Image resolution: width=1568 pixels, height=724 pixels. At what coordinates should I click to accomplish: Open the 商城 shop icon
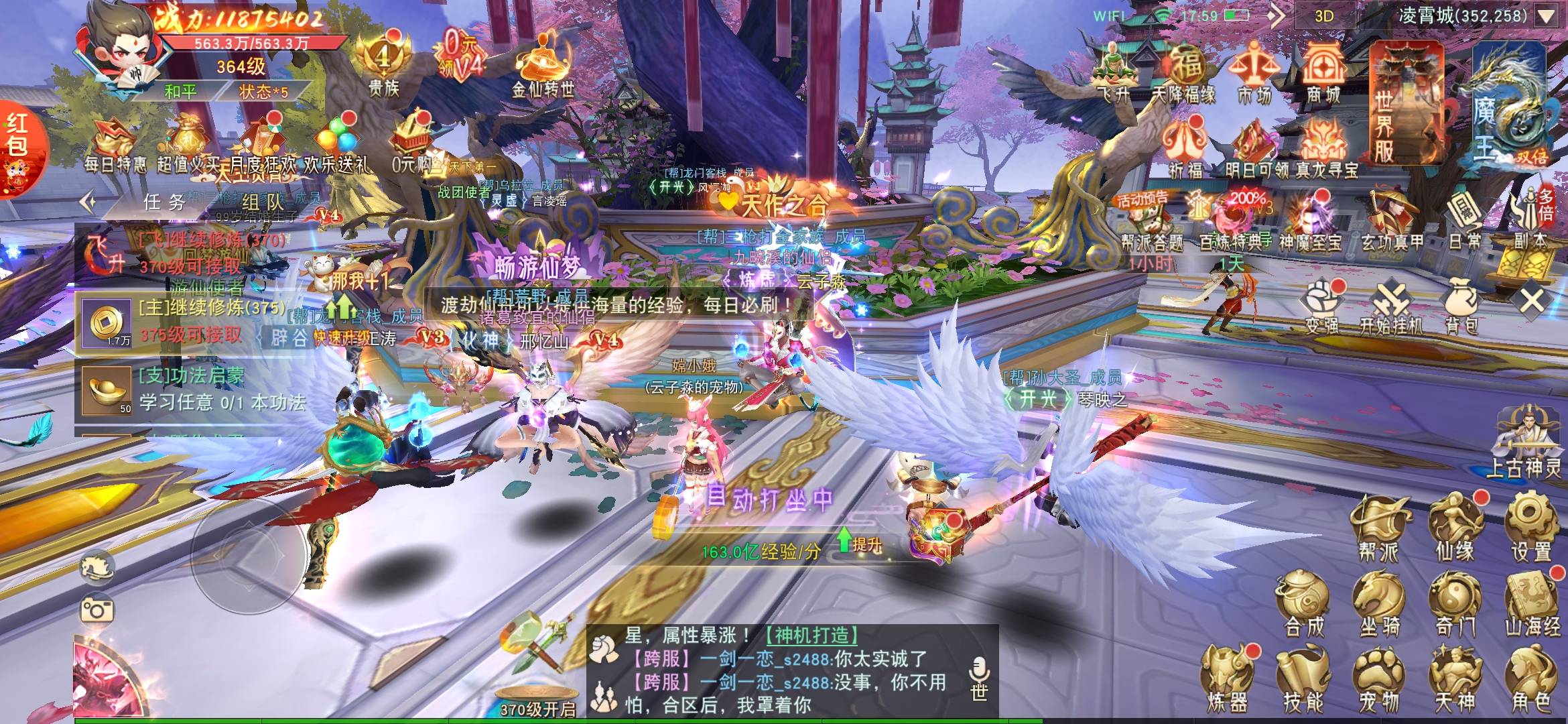click(x=1323, y=72)
